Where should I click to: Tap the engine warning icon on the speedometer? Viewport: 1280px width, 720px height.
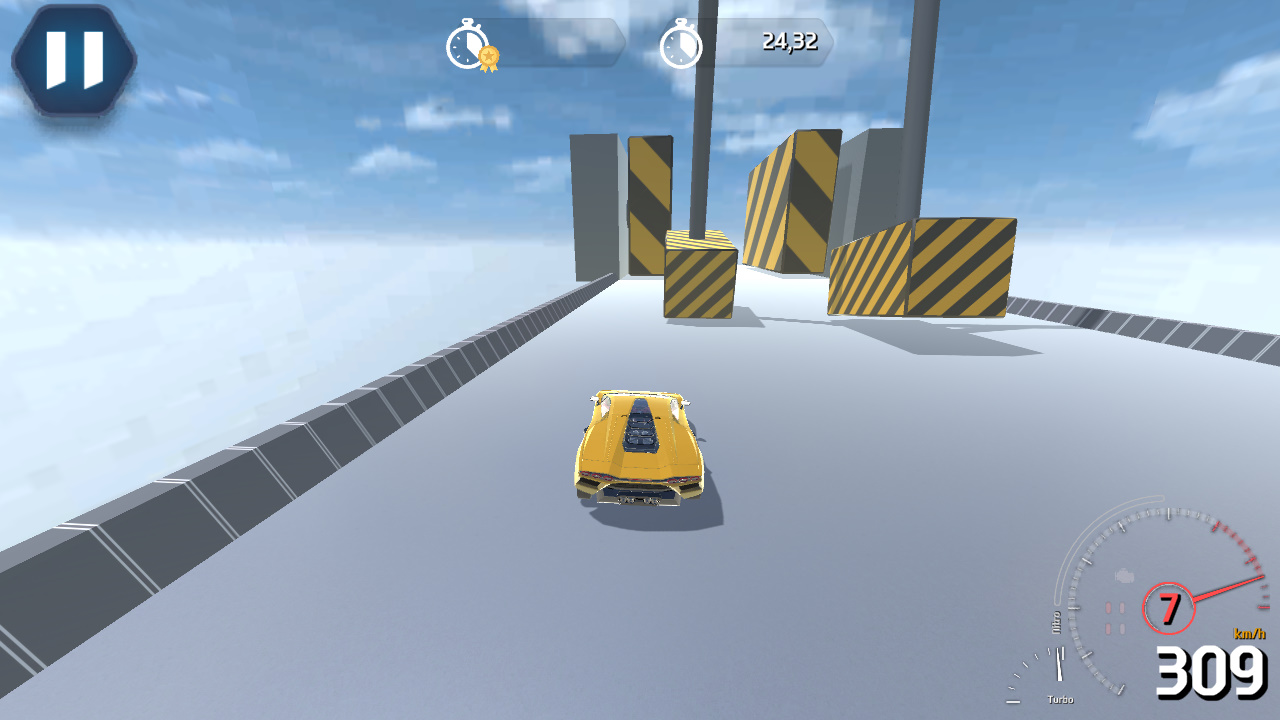coord(1123,575)
